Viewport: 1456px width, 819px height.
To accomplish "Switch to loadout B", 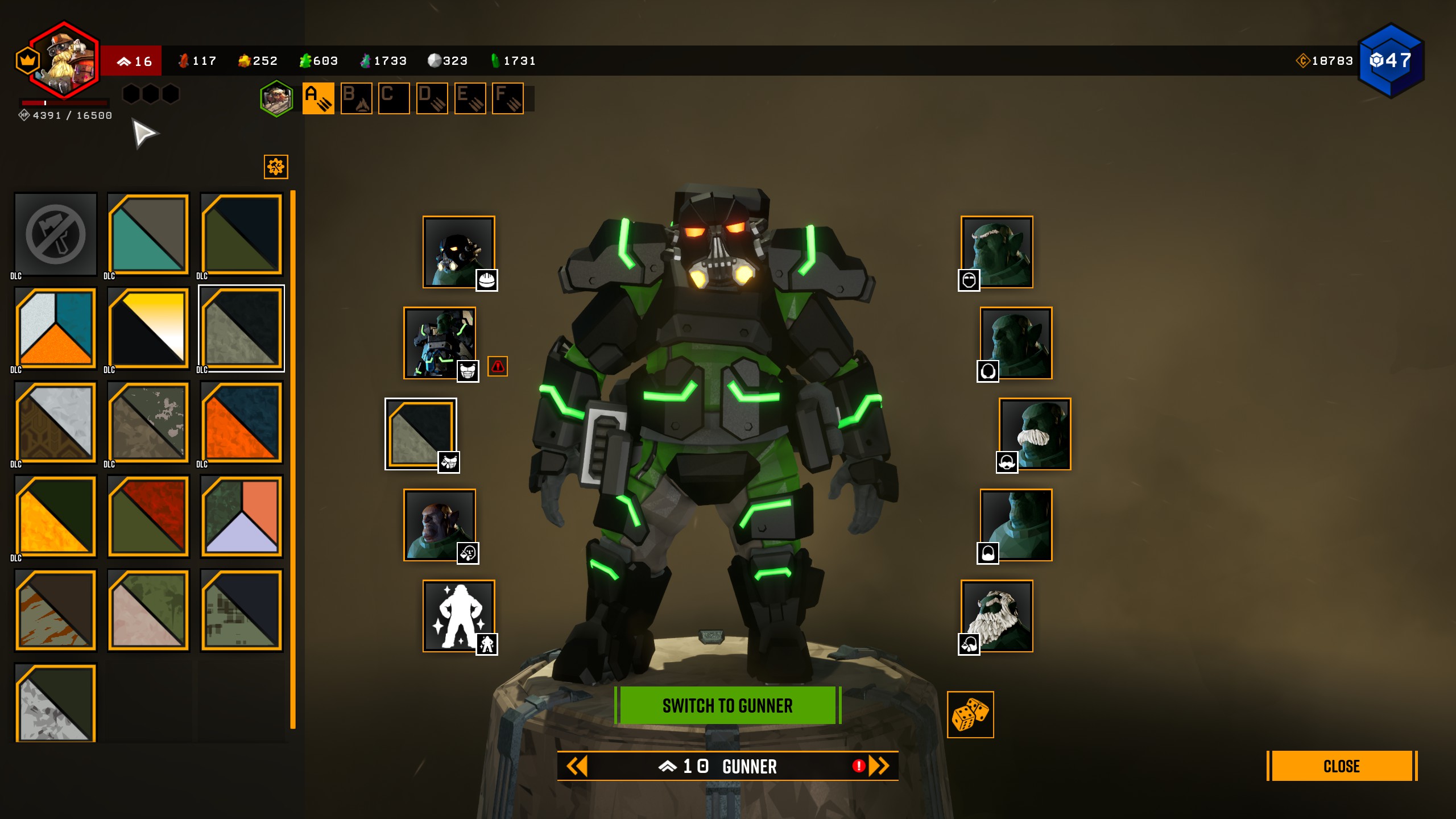I will click(356, 98).
